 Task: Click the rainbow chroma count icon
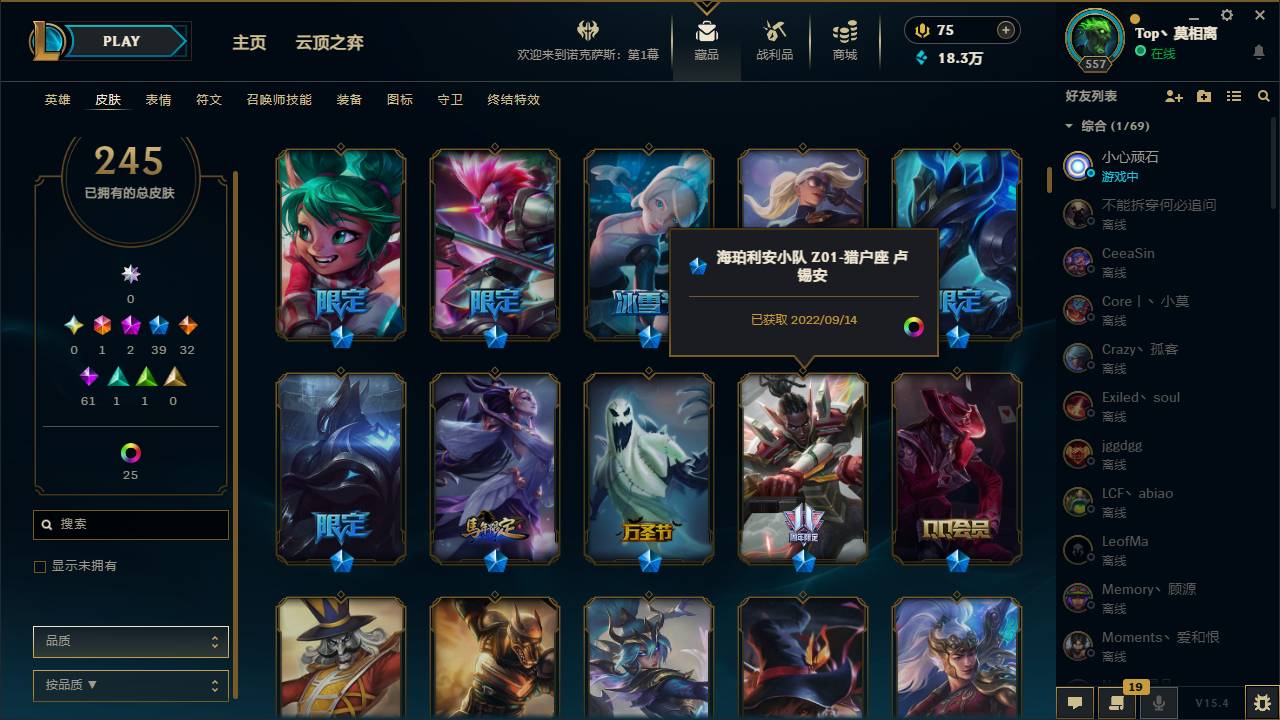pyautogui.click(x=130, y=451)
